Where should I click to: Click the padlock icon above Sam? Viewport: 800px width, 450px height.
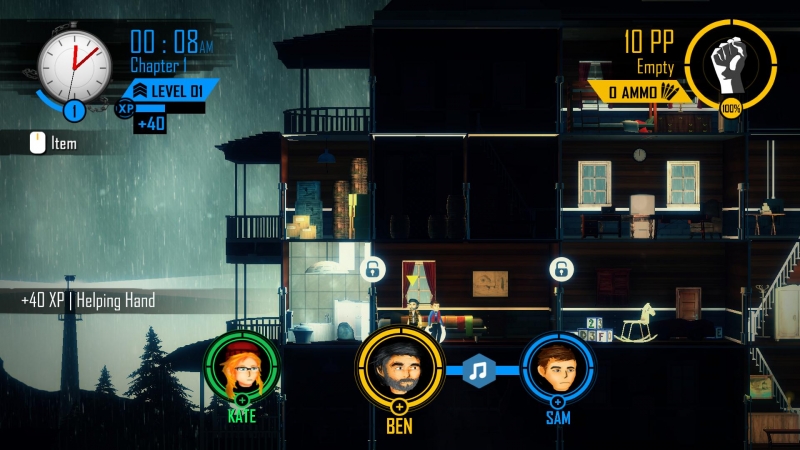[559, 269]
